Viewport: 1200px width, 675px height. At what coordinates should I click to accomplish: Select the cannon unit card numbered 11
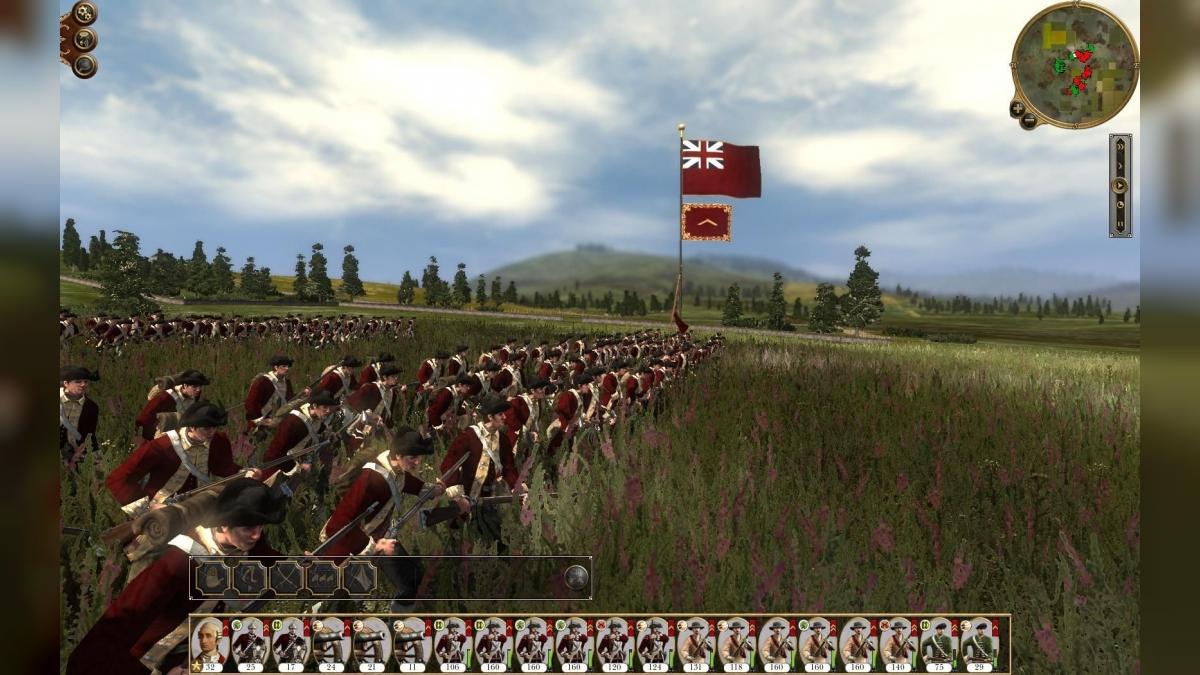pyautogui.click(x=412, y=643)
